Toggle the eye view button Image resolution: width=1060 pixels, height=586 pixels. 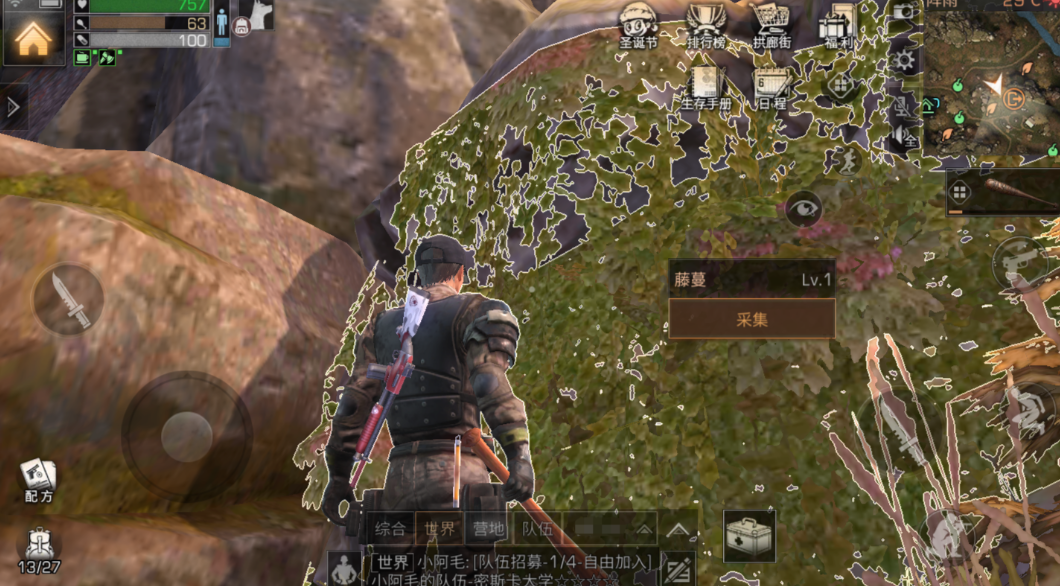click(x=803, y=209)
